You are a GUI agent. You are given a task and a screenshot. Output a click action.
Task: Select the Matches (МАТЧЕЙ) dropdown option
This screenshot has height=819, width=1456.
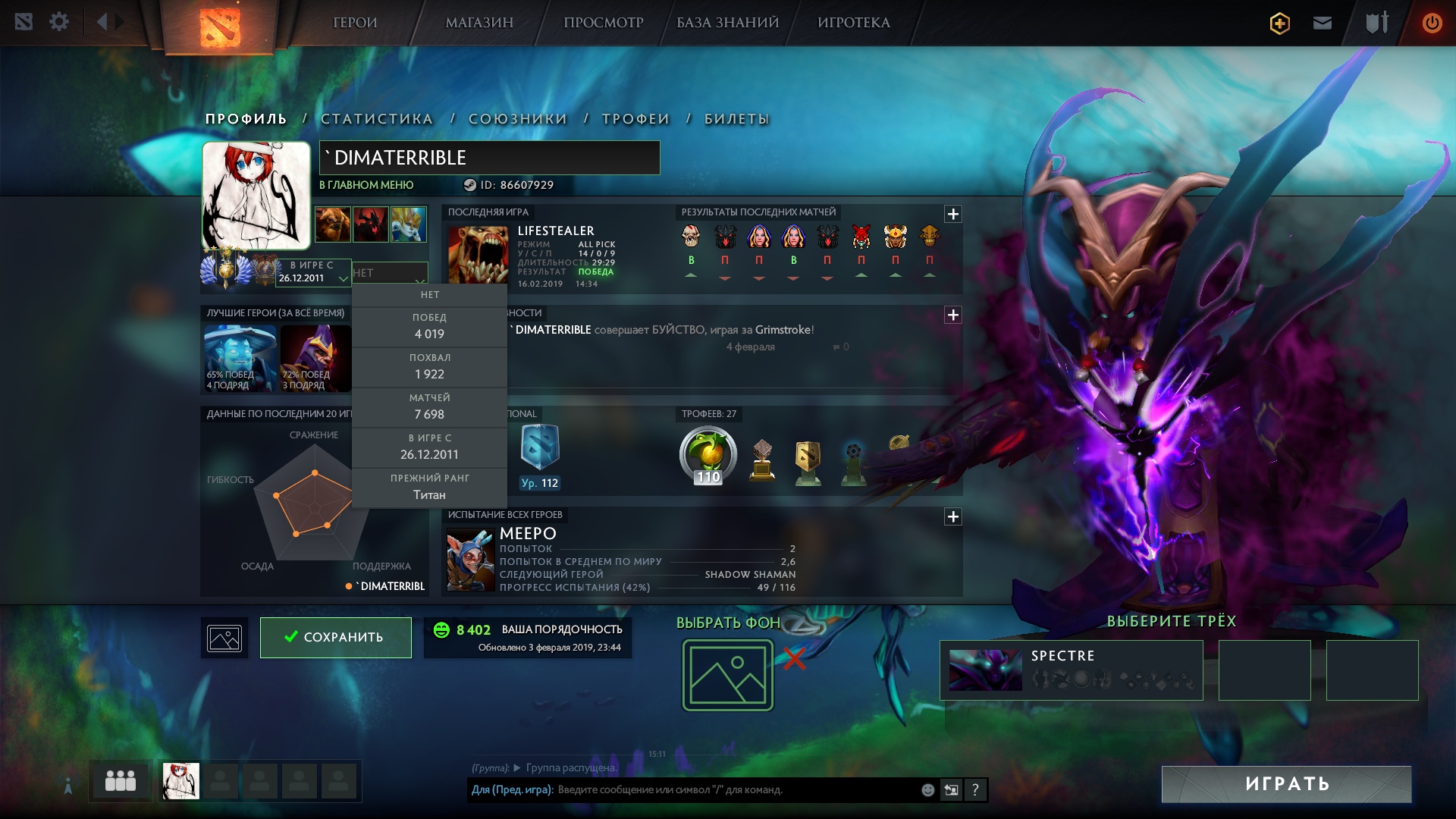(429, 407)
